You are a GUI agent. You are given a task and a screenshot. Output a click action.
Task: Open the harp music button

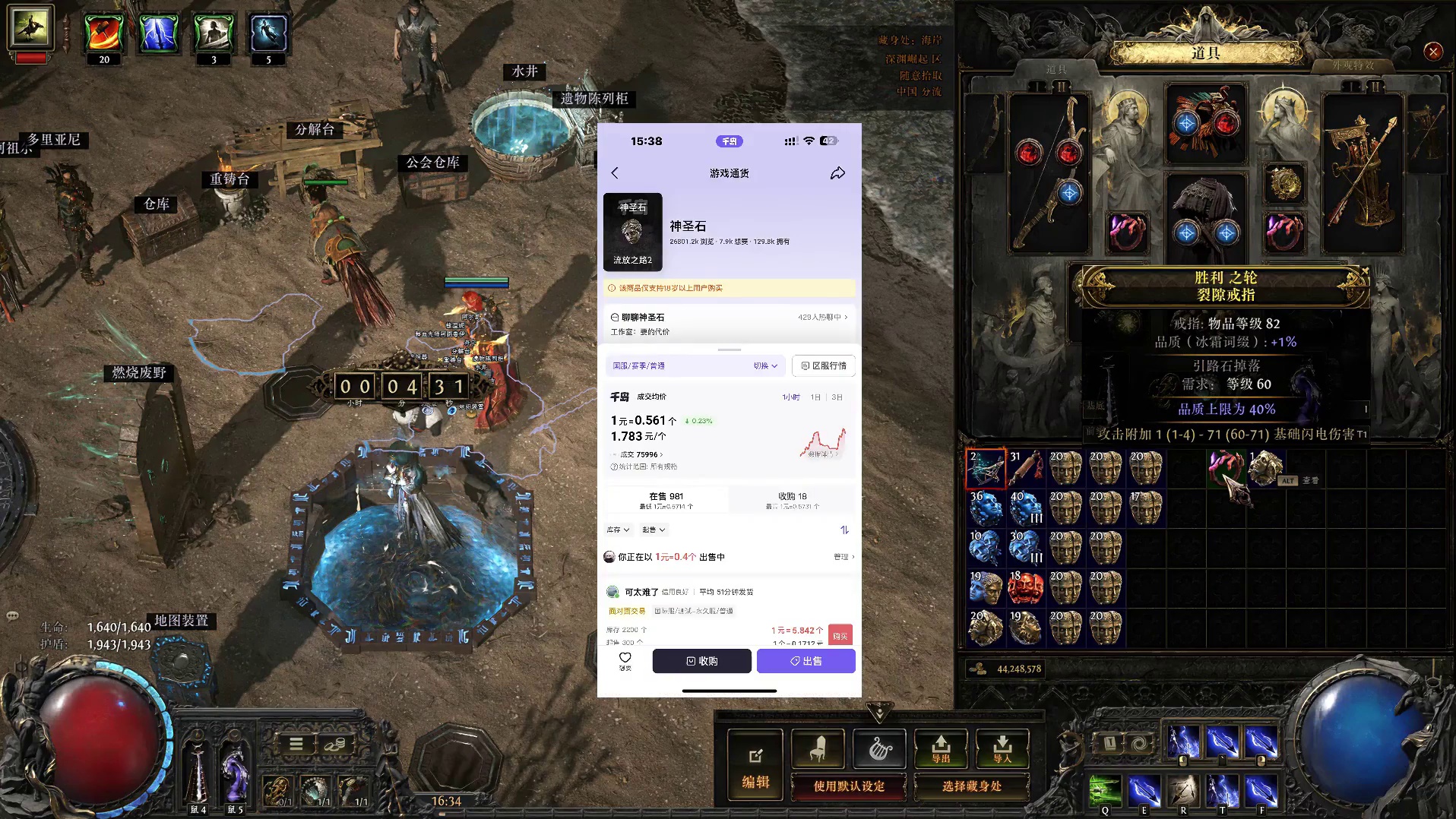coord(879,749)
